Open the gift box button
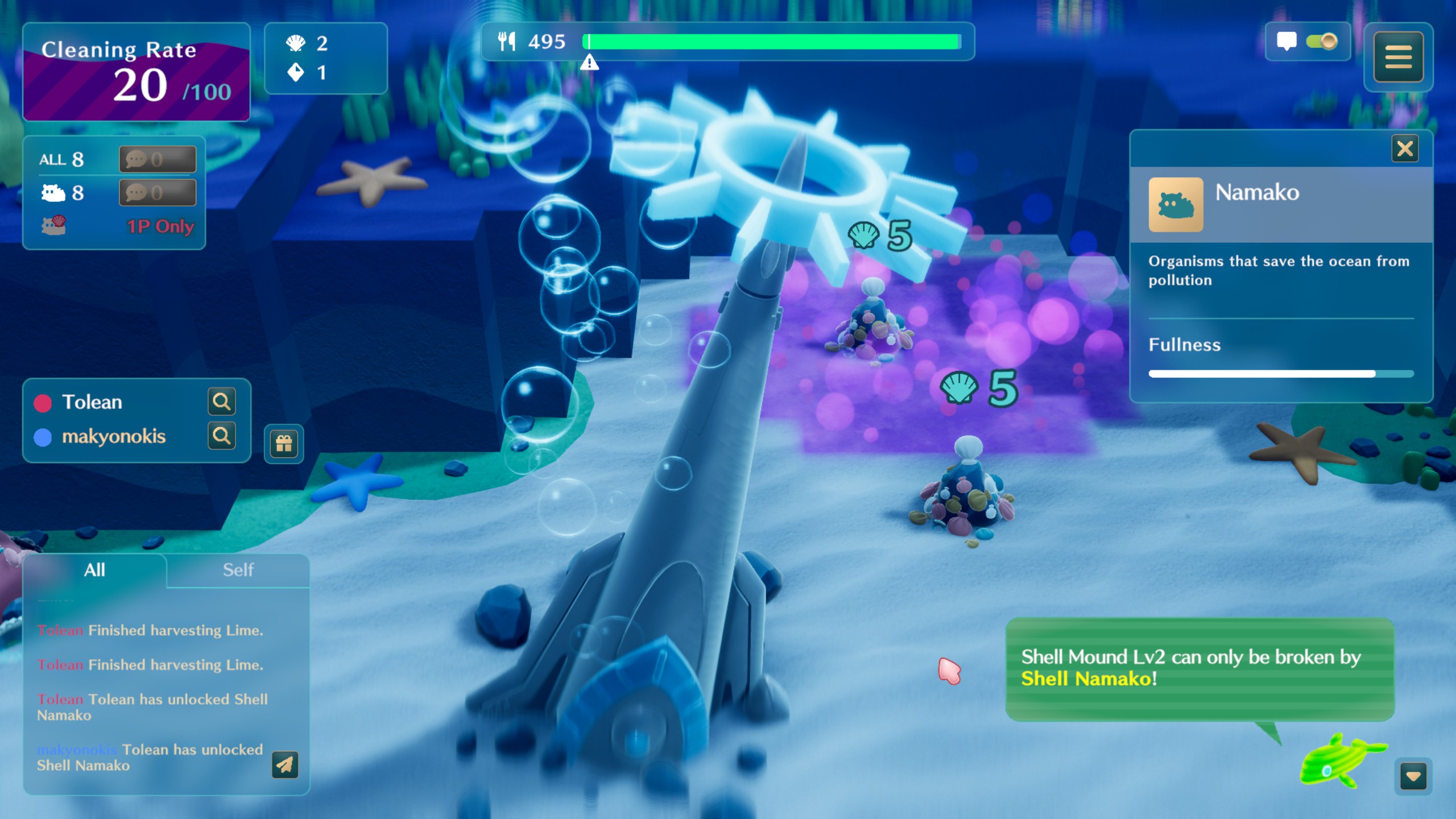Viewport: 1456px width, 819px height. click(x=284, y=443)
